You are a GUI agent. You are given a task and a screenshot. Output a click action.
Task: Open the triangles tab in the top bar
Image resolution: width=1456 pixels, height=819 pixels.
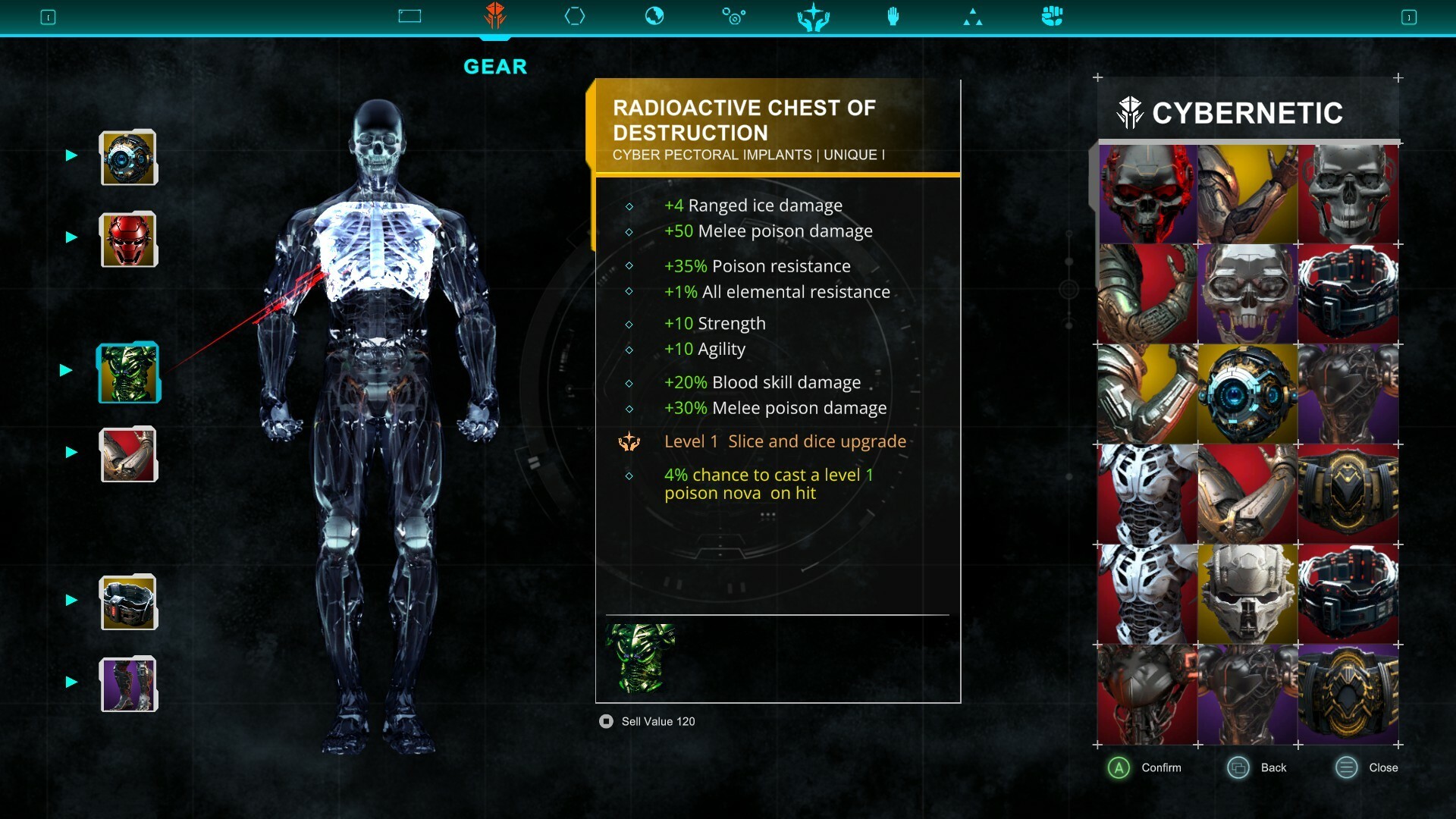tap(973, 15)
